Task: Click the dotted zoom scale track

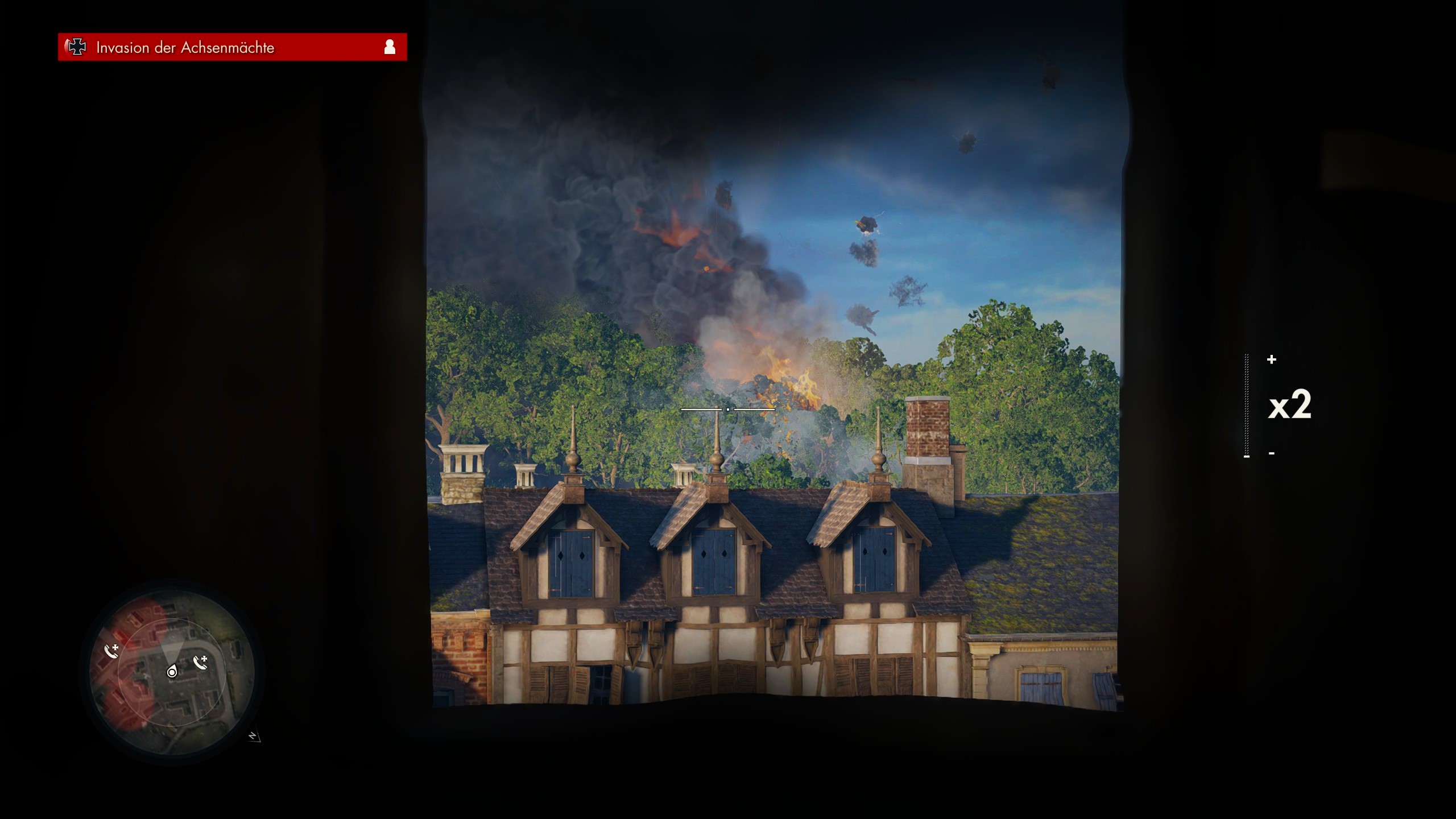Action: coord(1247,405)
